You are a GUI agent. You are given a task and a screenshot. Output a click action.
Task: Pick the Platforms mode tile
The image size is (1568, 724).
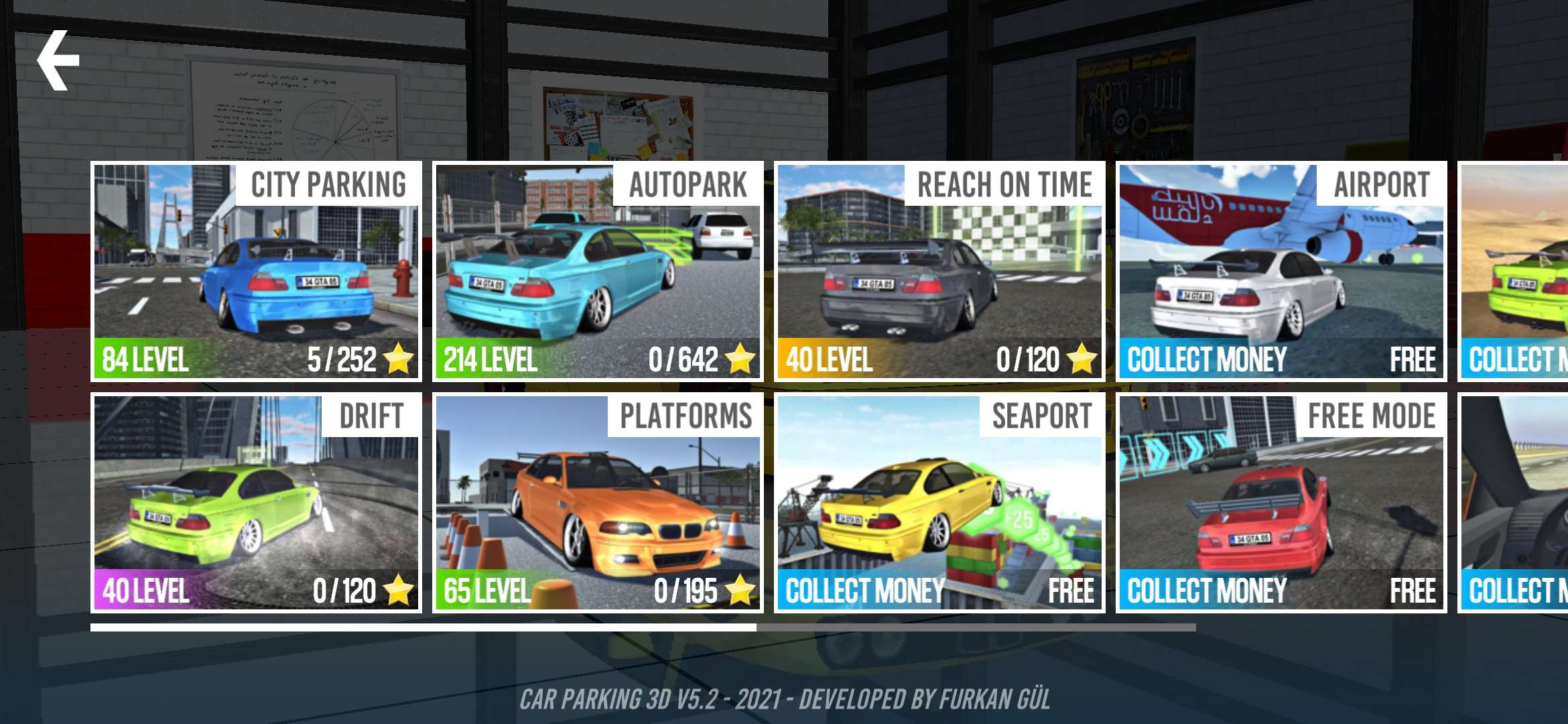(598, 503)
